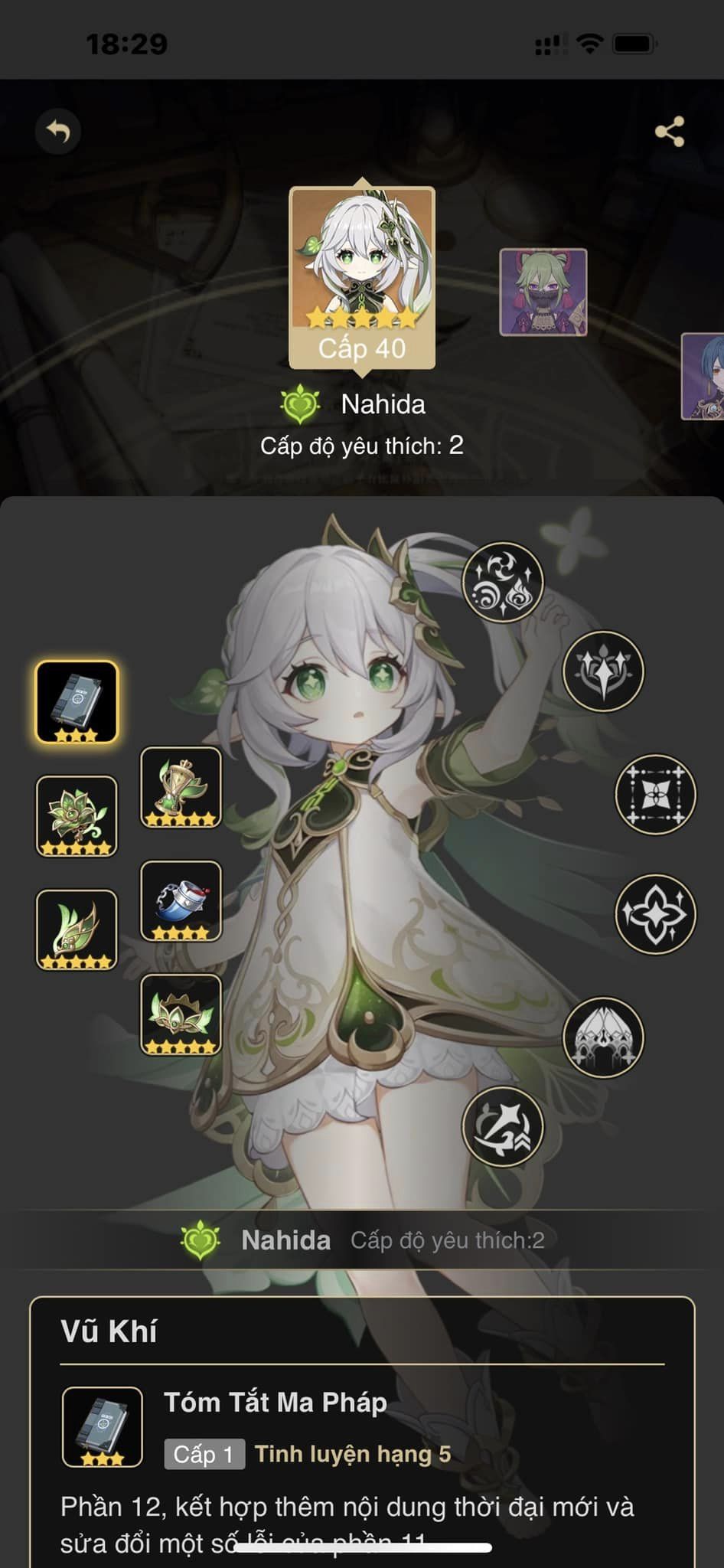Viewport: 724px width, 1568px height.
Task: View the swirl-and-flame constellation node
Action: pyautogui.click(x=503, y=582)
